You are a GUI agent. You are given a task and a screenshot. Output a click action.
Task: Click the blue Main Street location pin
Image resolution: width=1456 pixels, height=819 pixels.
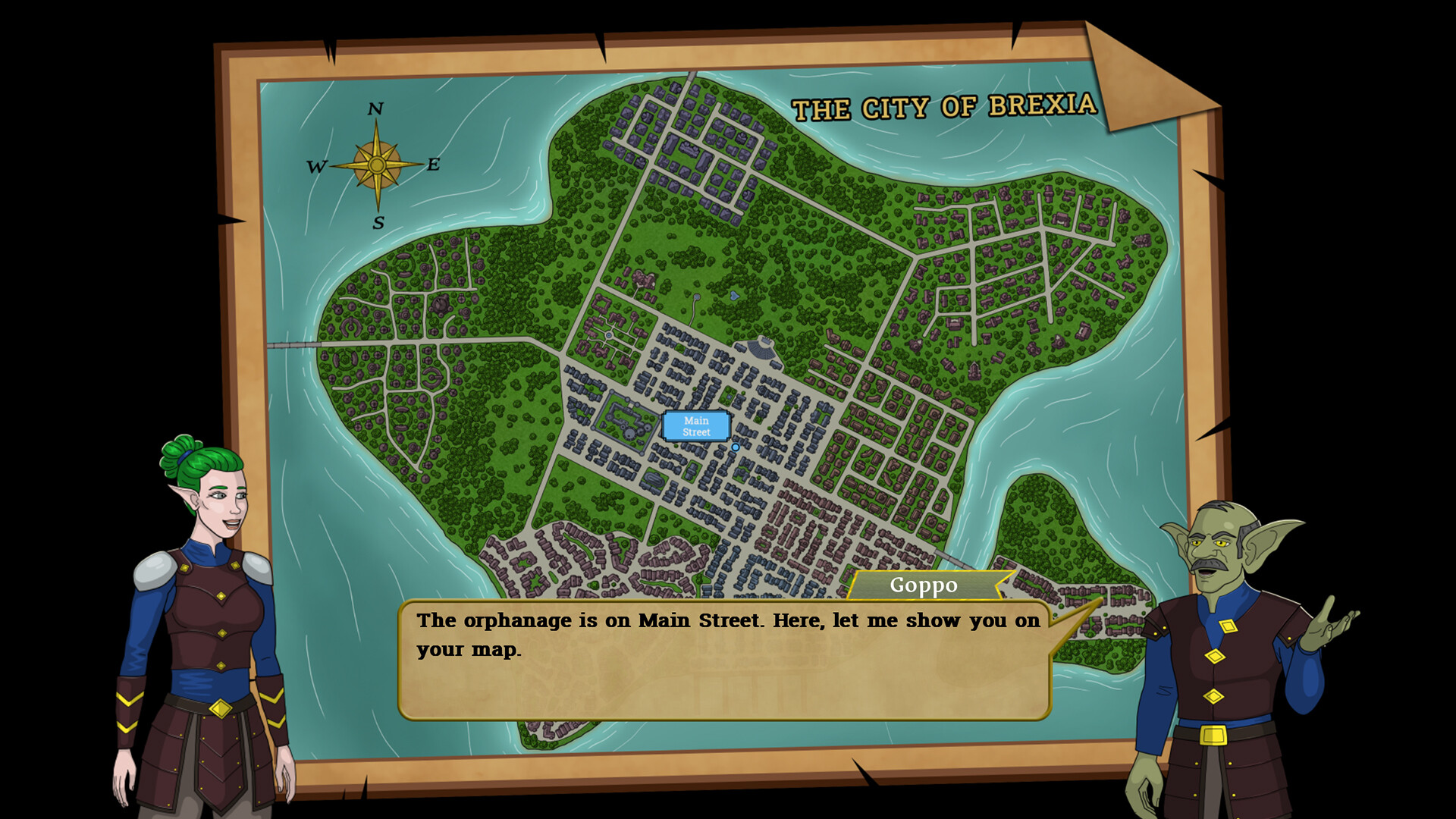735,447
